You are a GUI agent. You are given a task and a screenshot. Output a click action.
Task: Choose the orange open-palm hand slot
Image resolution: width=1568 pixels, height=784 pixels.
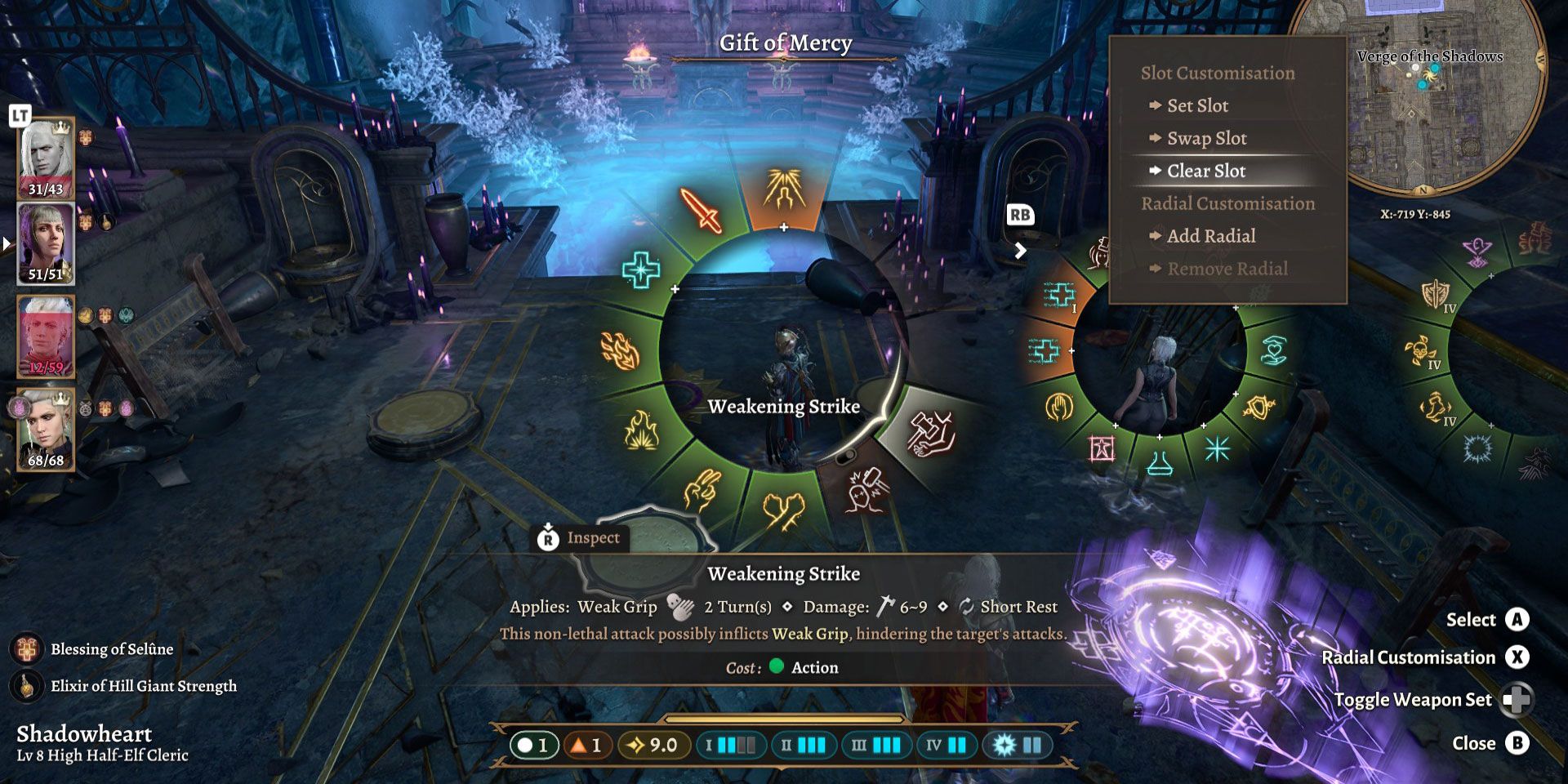1059,406
